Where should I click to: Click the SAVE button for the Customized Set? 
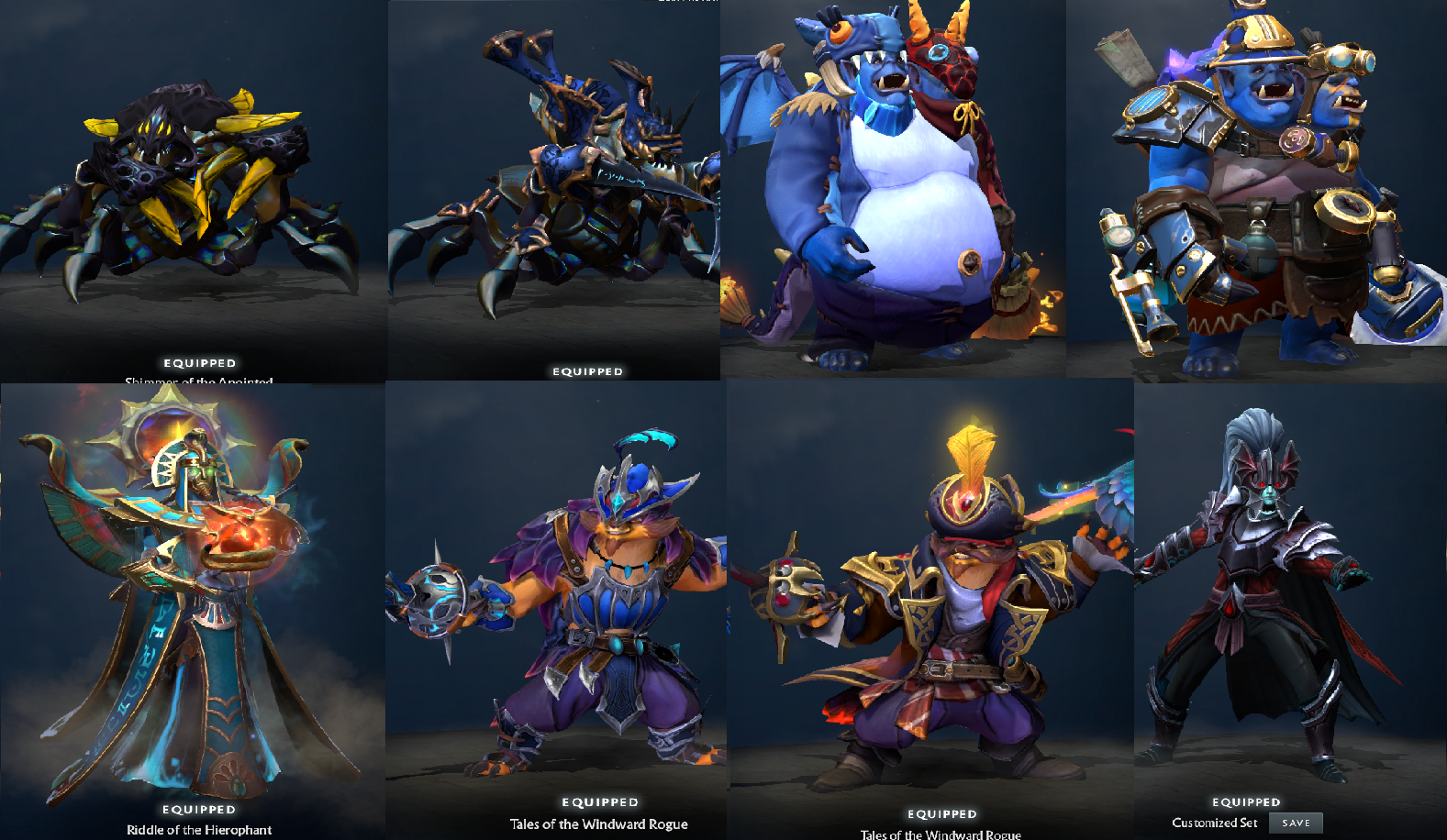click(x=1294, y=823)
